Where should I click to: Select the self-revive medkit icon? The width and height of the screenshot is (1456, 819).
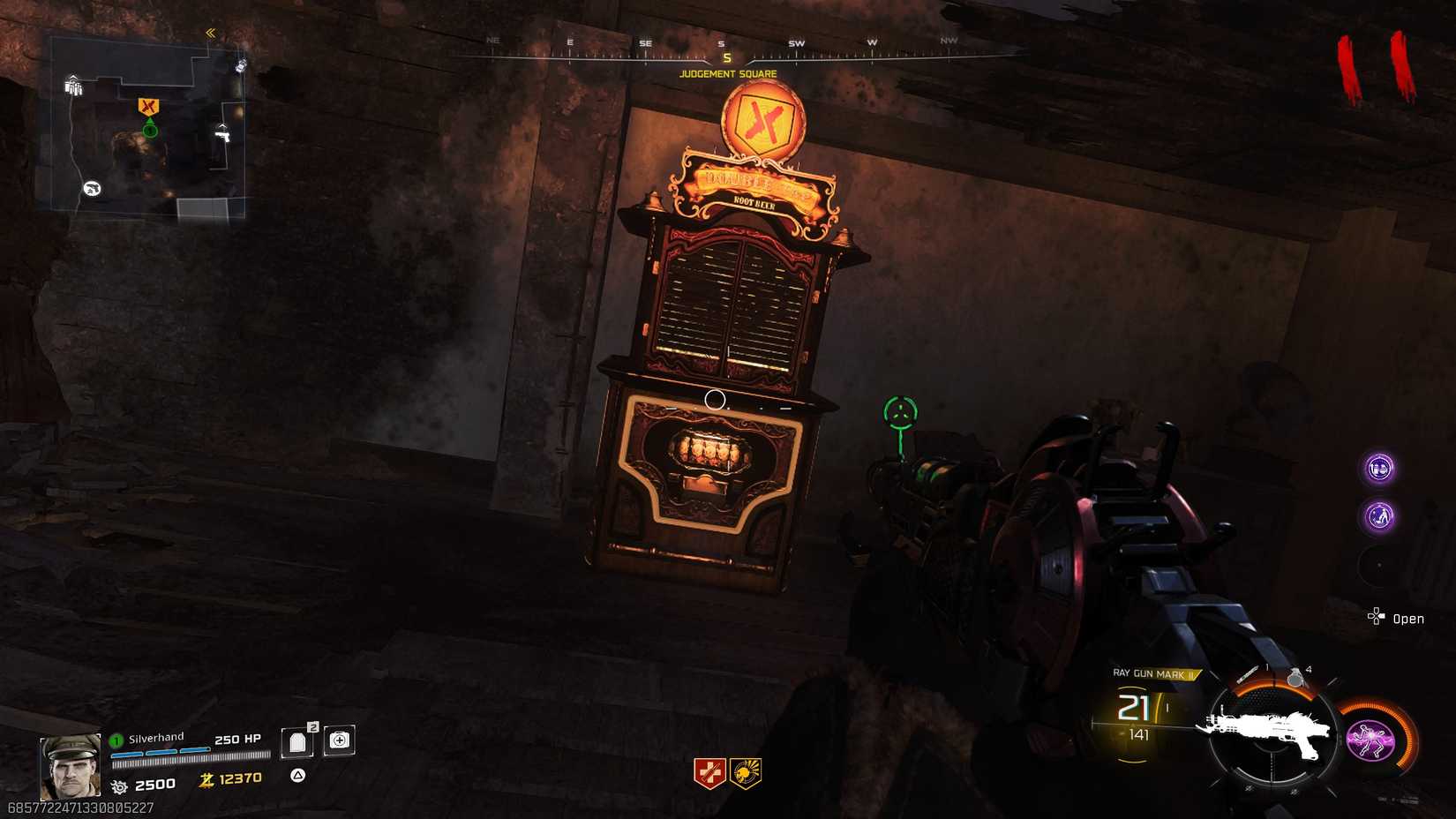pyautogui.click(x=339, y=740)
